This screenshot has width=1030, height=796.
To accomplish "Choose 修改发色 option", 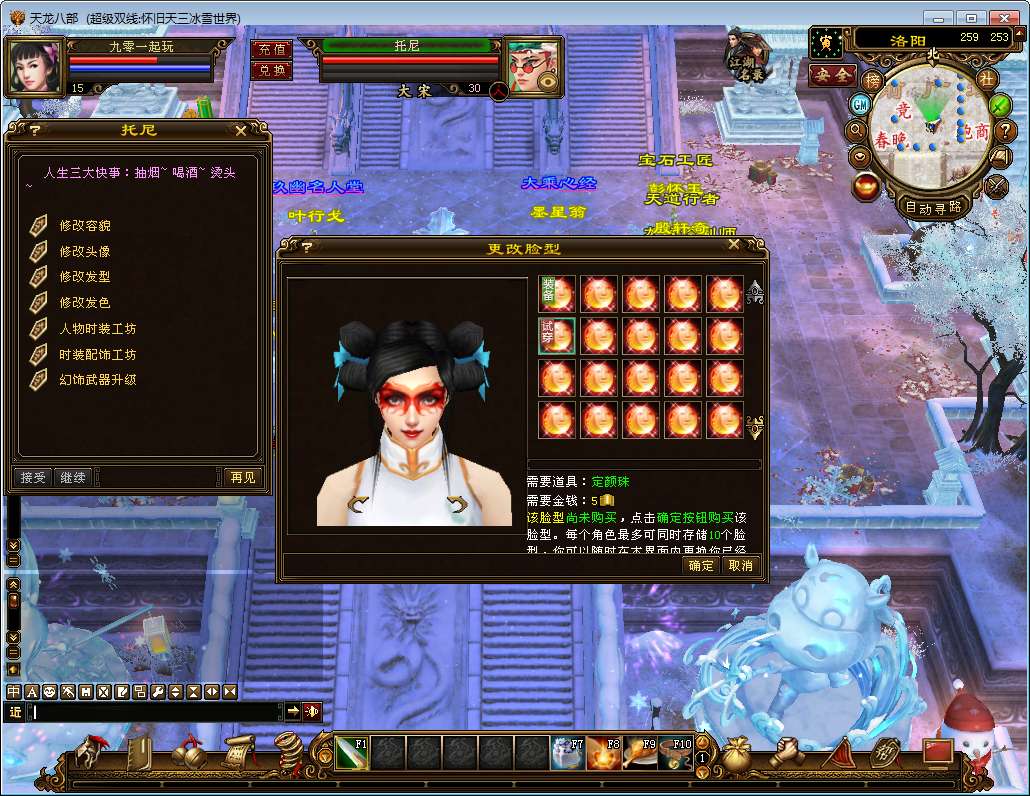I will pyautogui.click(x=85, y=302).
